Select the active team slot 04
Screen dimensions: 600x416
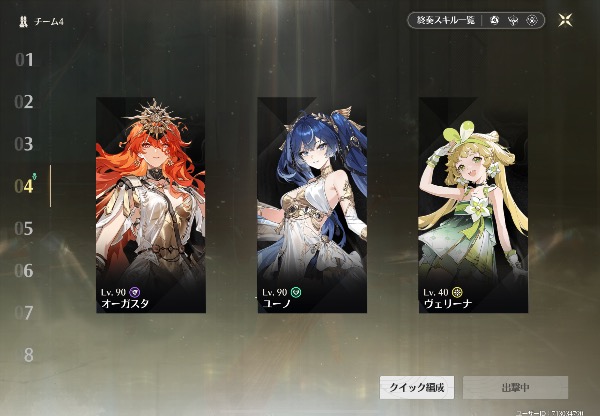[x=25, y=186]
